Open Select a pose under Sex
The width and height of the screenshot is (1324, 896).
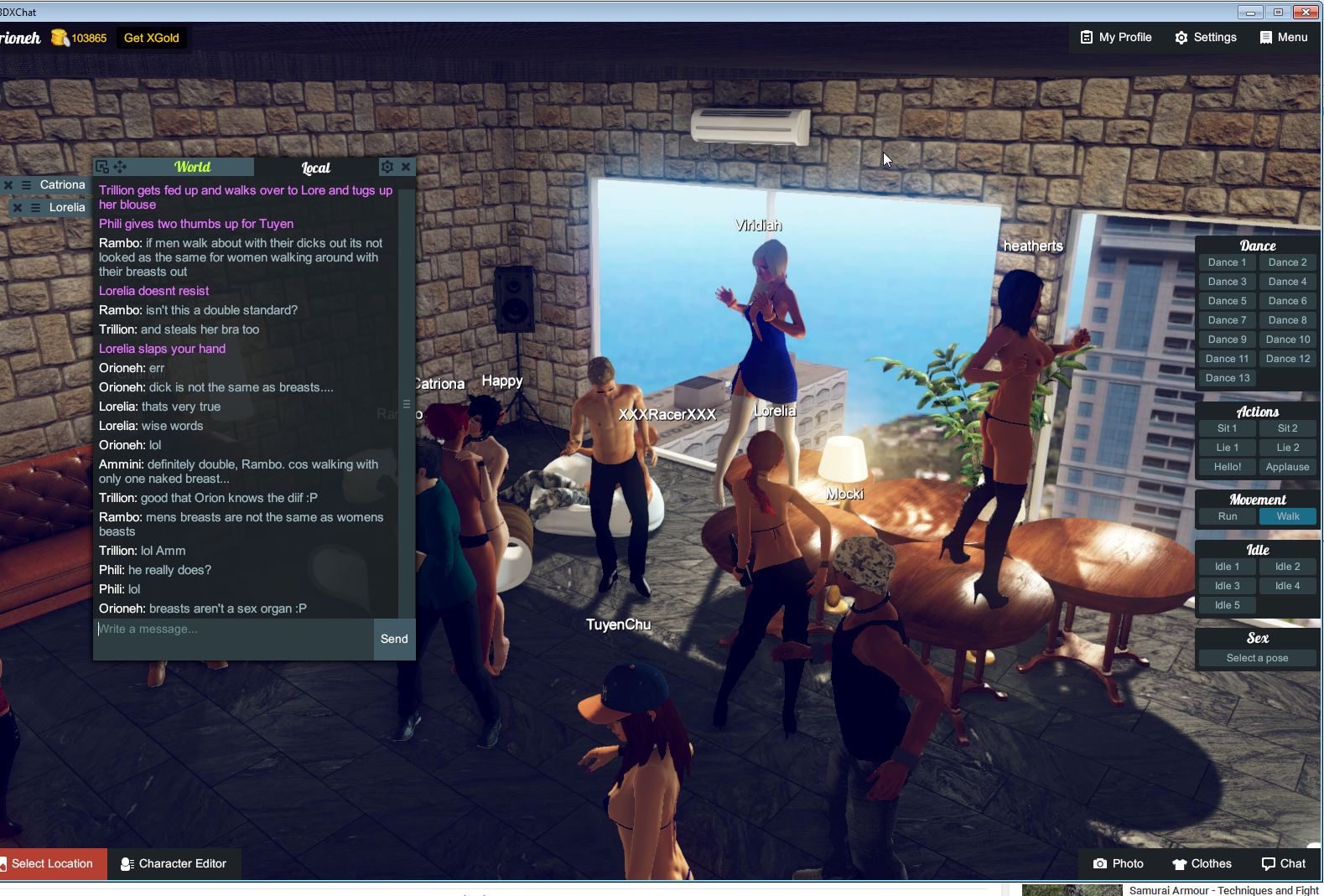pos(1257,657)
